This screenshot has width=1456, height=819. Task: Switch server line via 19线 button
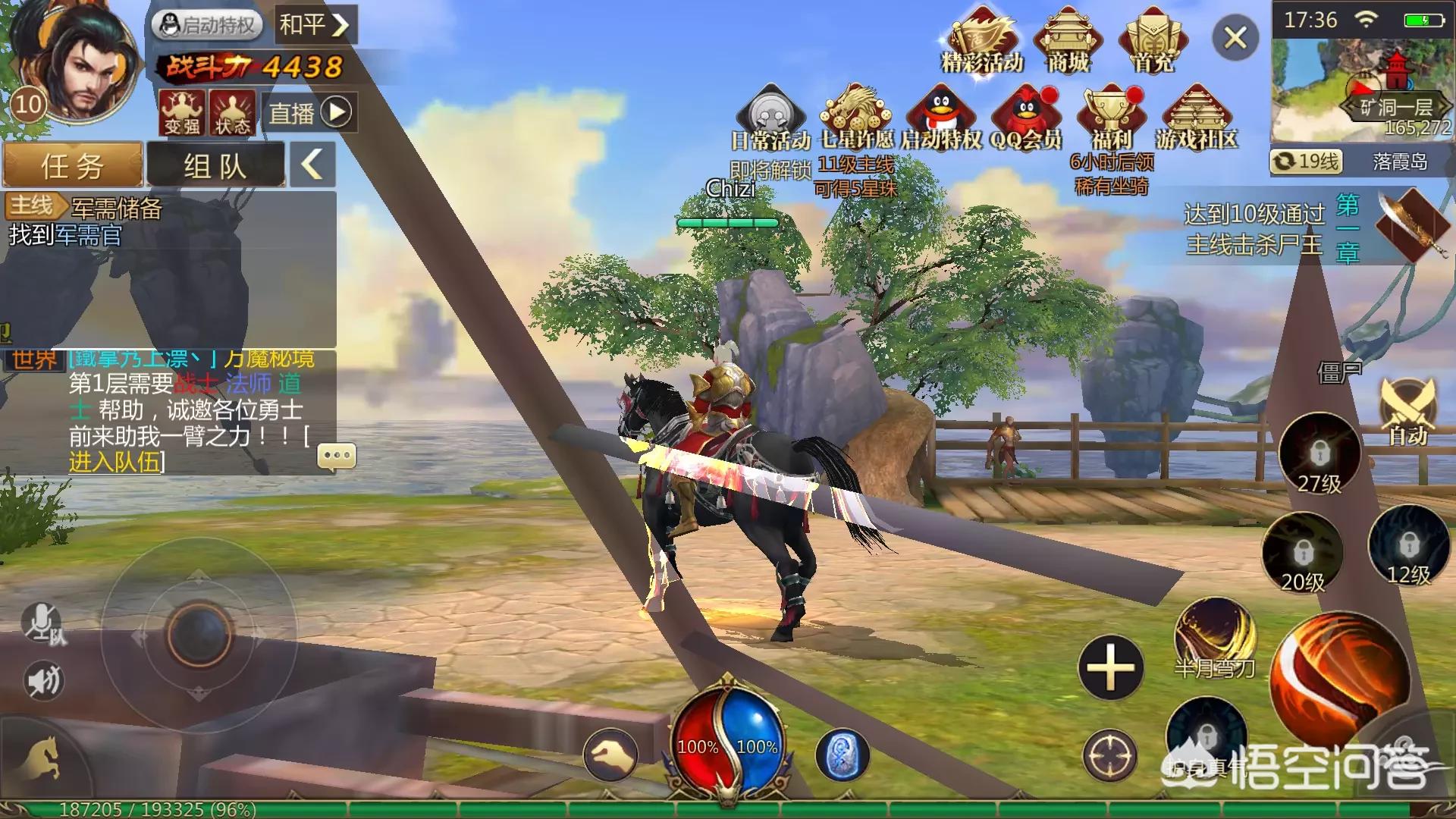[x=1306, y=162]
